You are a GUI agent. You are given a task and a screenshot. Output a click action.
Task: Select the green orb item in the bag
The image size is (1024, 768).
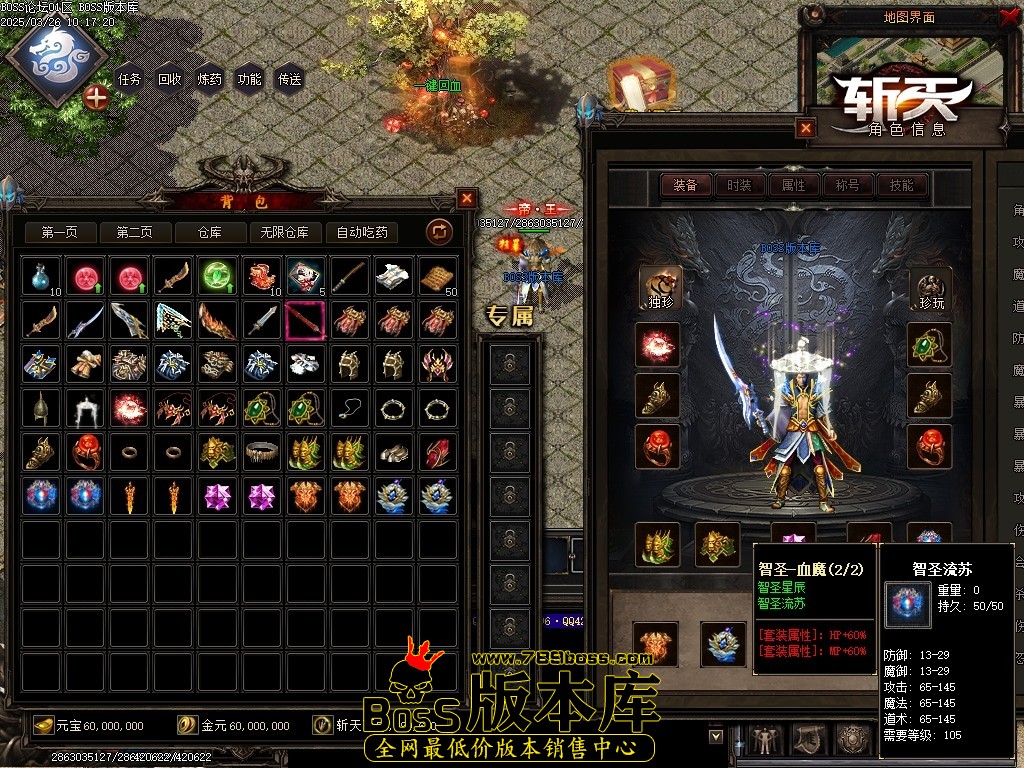(217, 276)
